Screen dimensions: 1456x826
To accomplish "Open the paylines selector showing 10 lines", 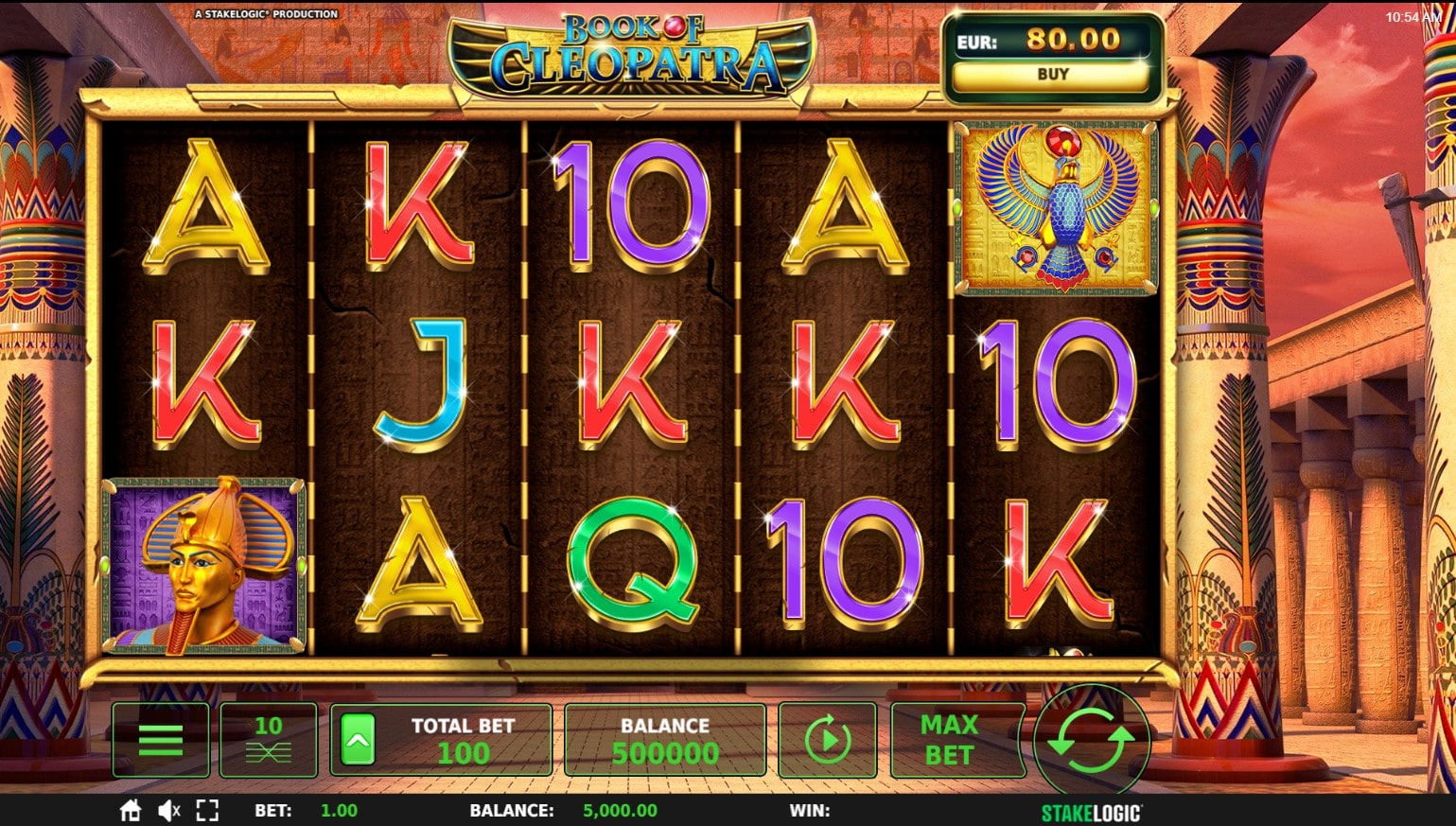I will click(x=268, y=739).
